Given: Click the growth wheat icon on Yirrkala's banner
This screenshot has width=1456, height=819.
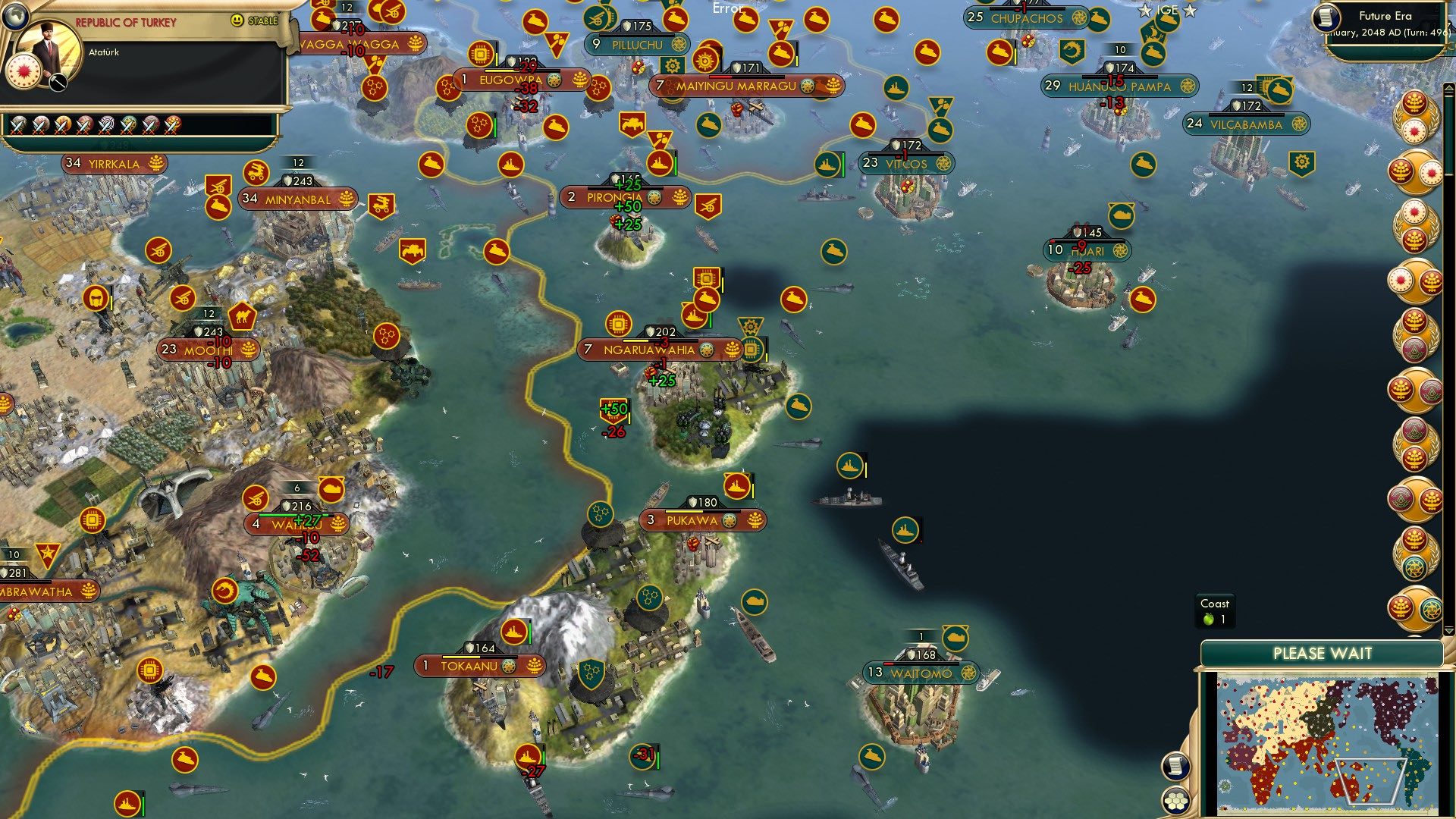Looking at the screenshot, I should [157, 162].
